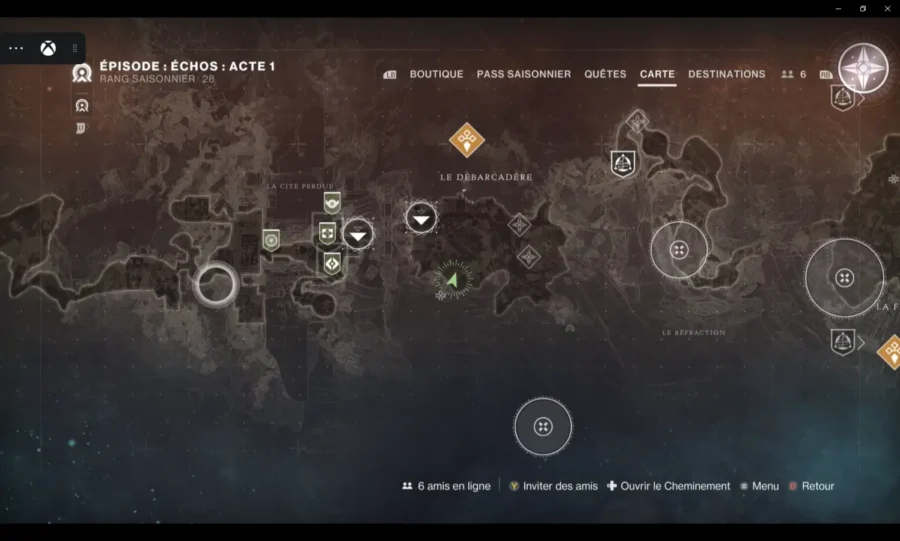This screenshot has width=900, height=541.
Task: Select the white shield marker north of Le Réfraction
Action: (x=623, y=162)
